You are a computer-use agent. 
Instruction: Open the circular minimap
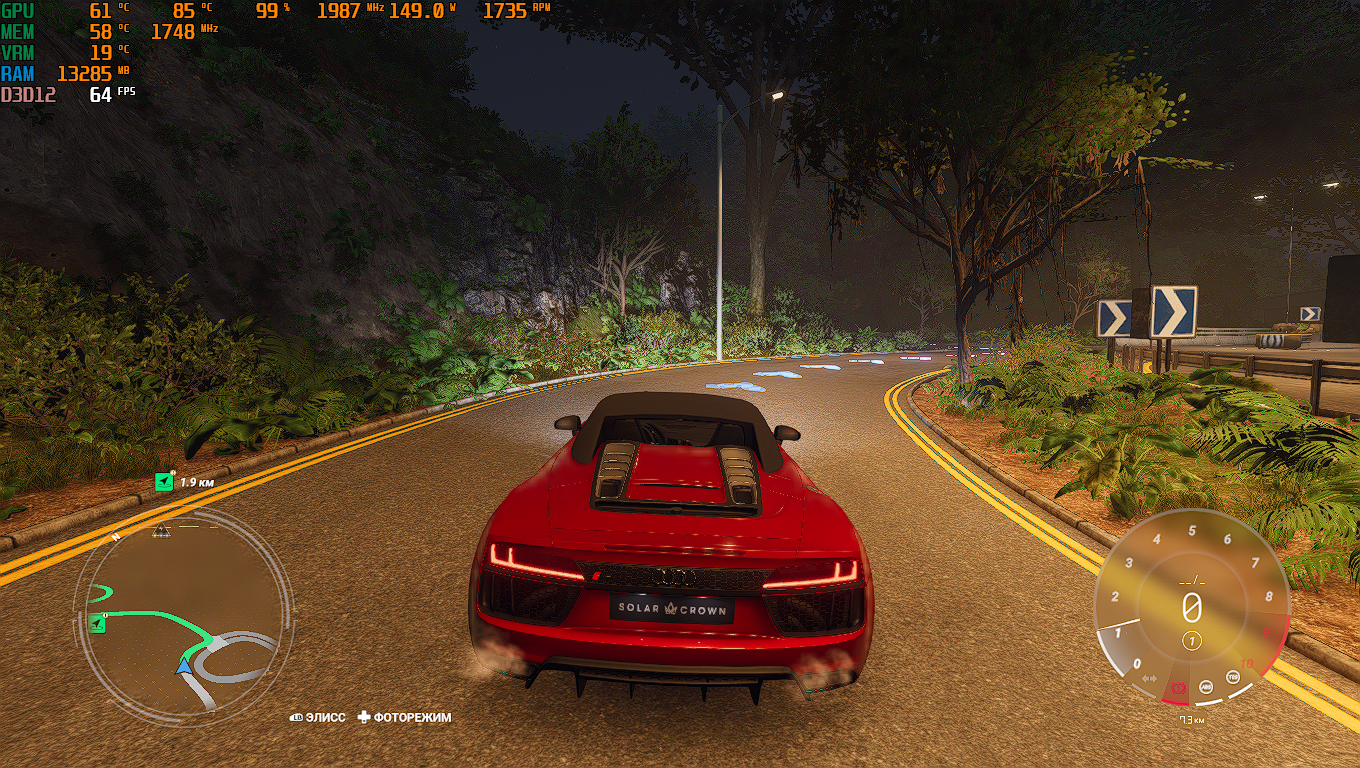pyautogui.click(x=182, y=612)
